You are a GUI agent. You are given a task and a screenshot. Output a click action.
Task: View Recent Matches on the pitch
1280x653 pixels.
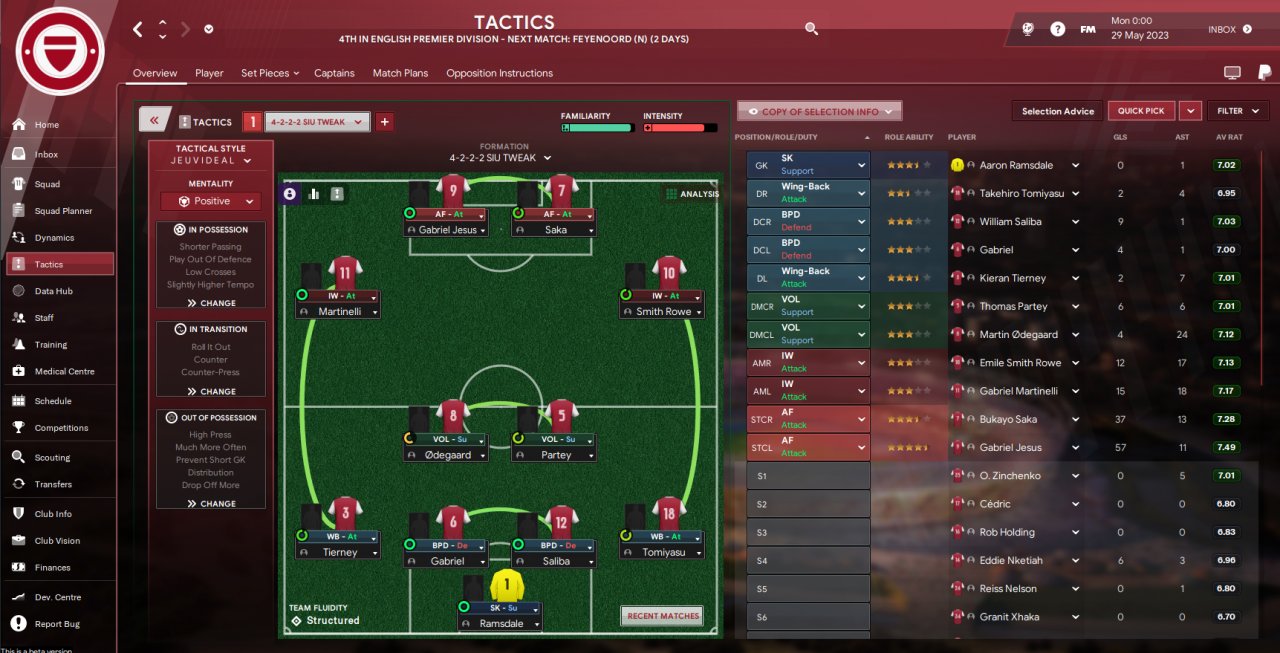click(662, 616)
